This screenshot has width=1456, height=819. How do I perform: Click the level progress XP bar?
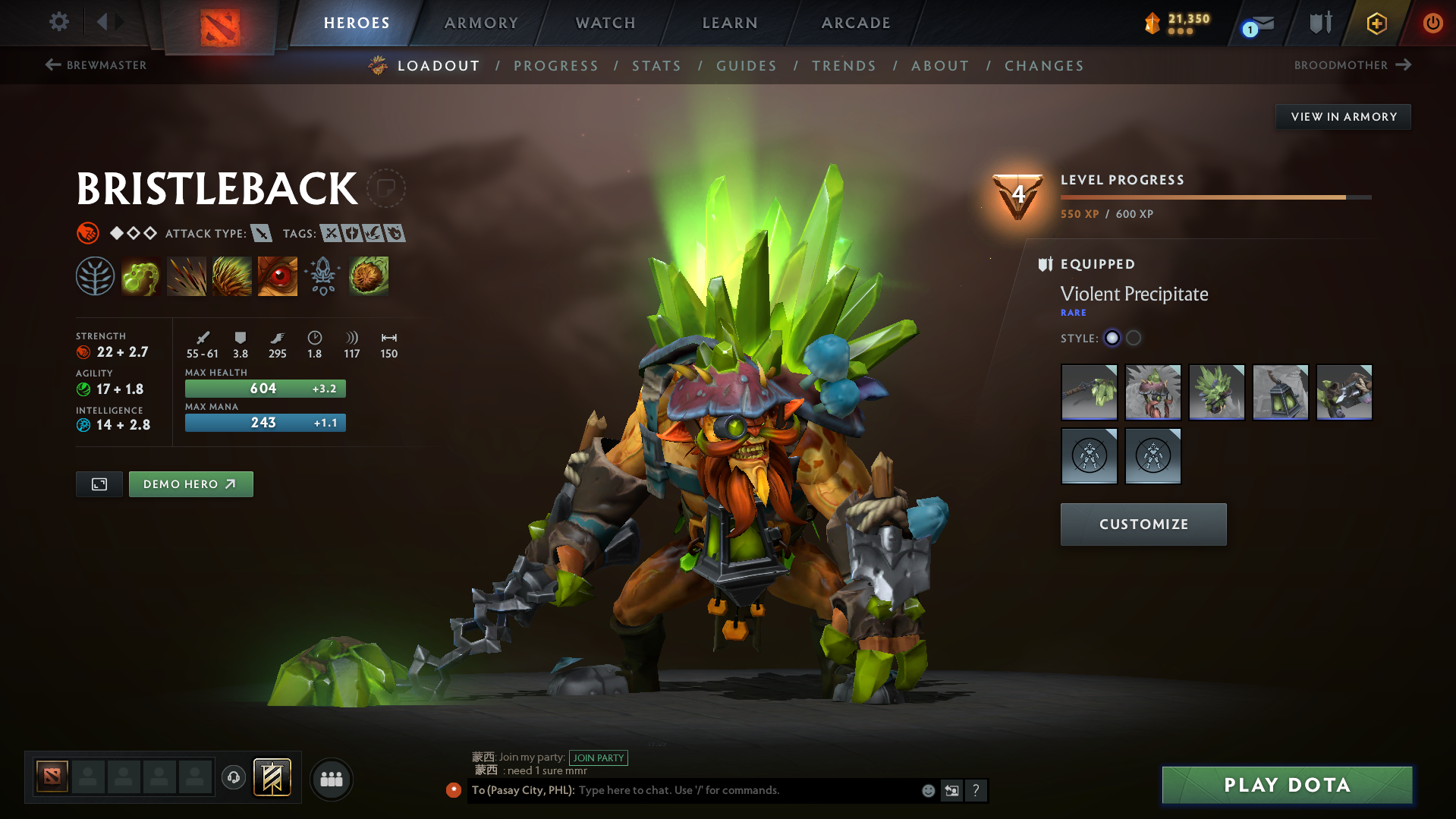tap(1214, 197)
